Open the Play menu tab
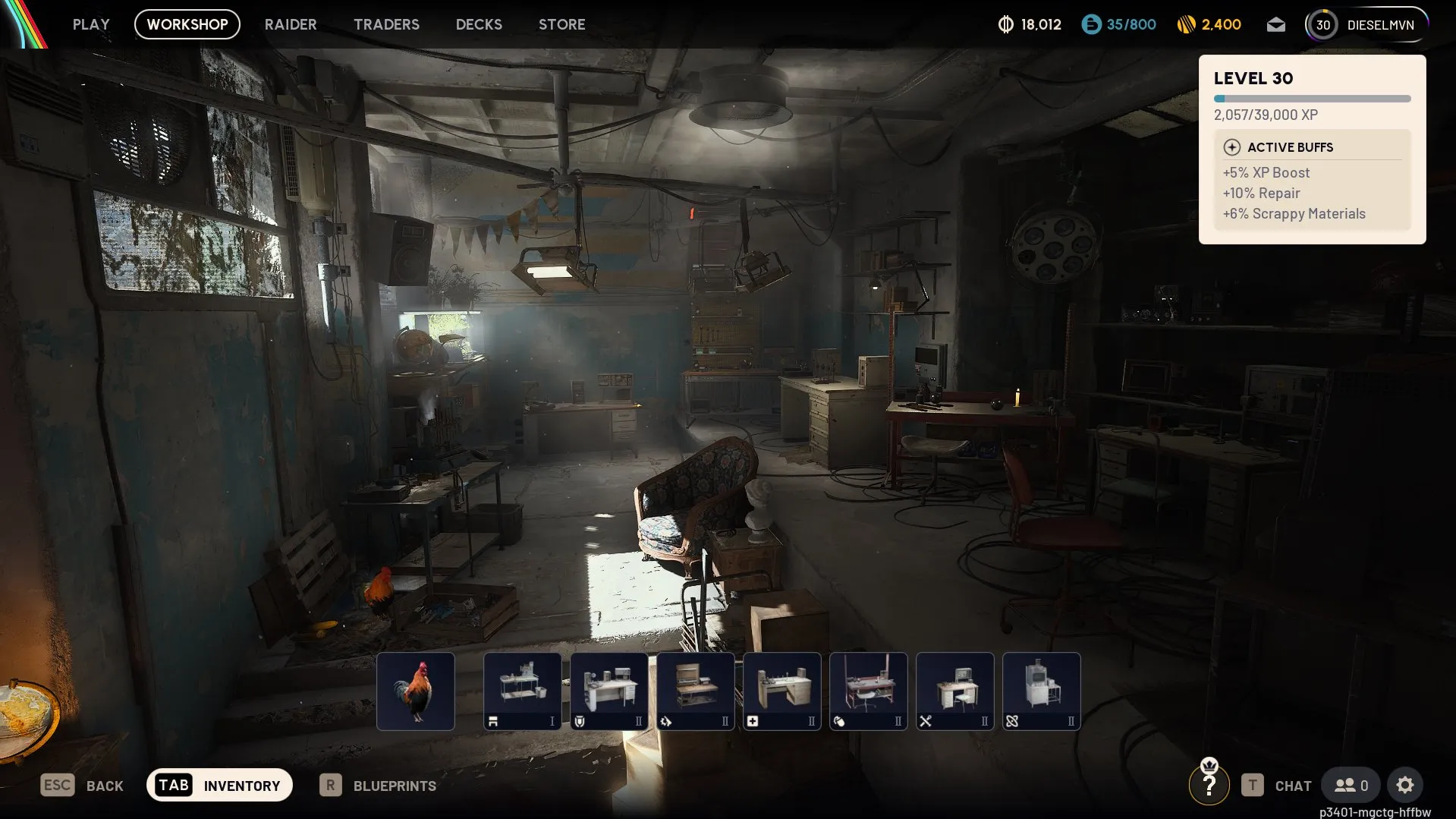 point(91,24)
